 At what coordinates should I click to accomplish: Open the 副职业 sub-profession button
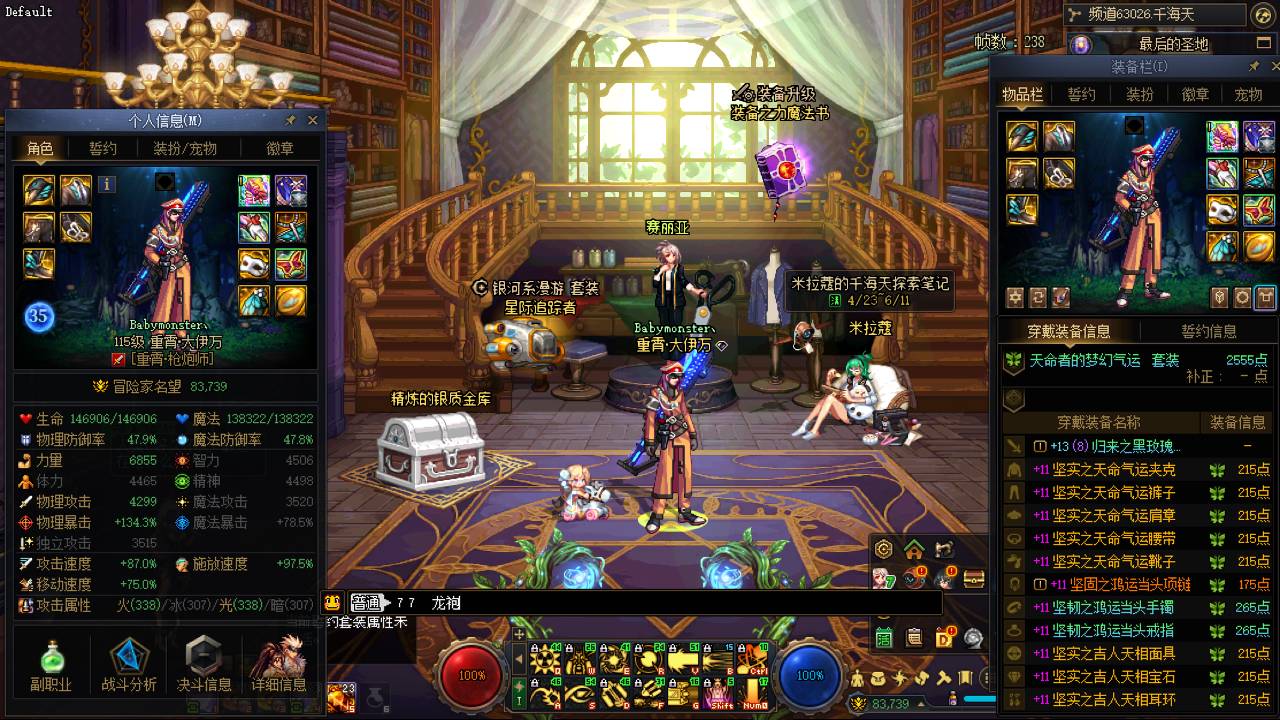51,666
